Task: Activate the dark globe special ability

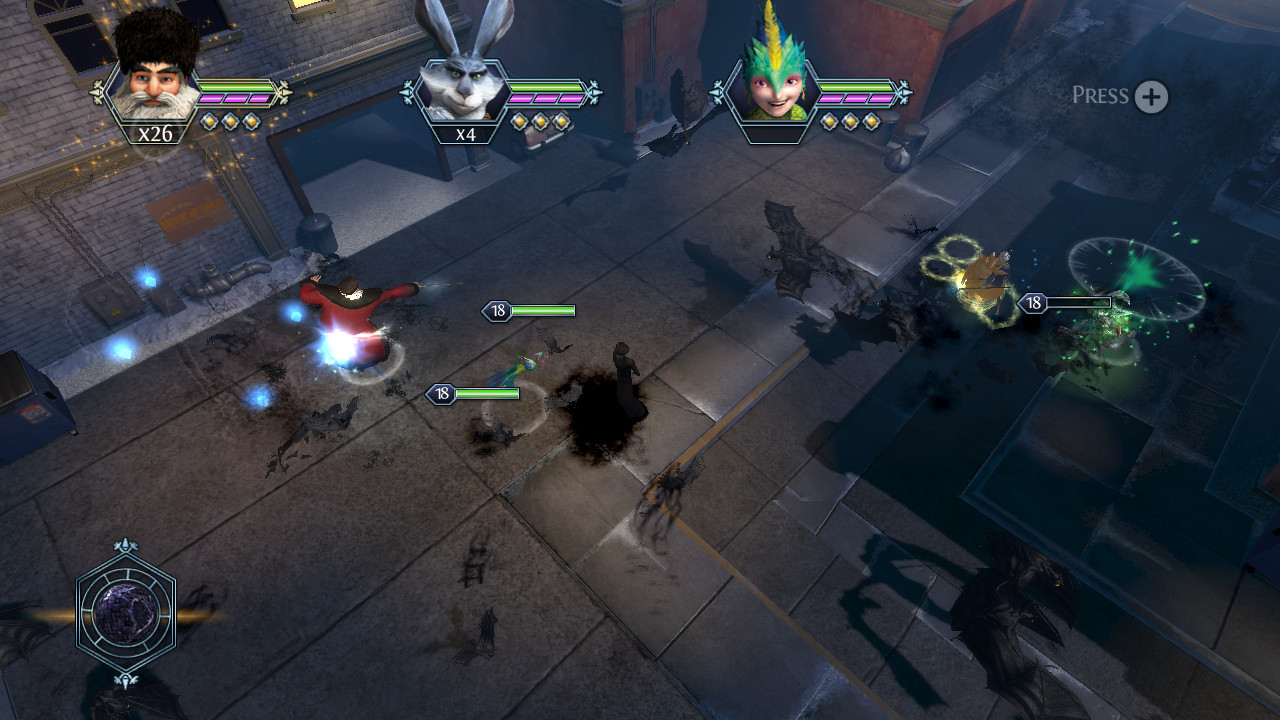Action: click(126, 612)
